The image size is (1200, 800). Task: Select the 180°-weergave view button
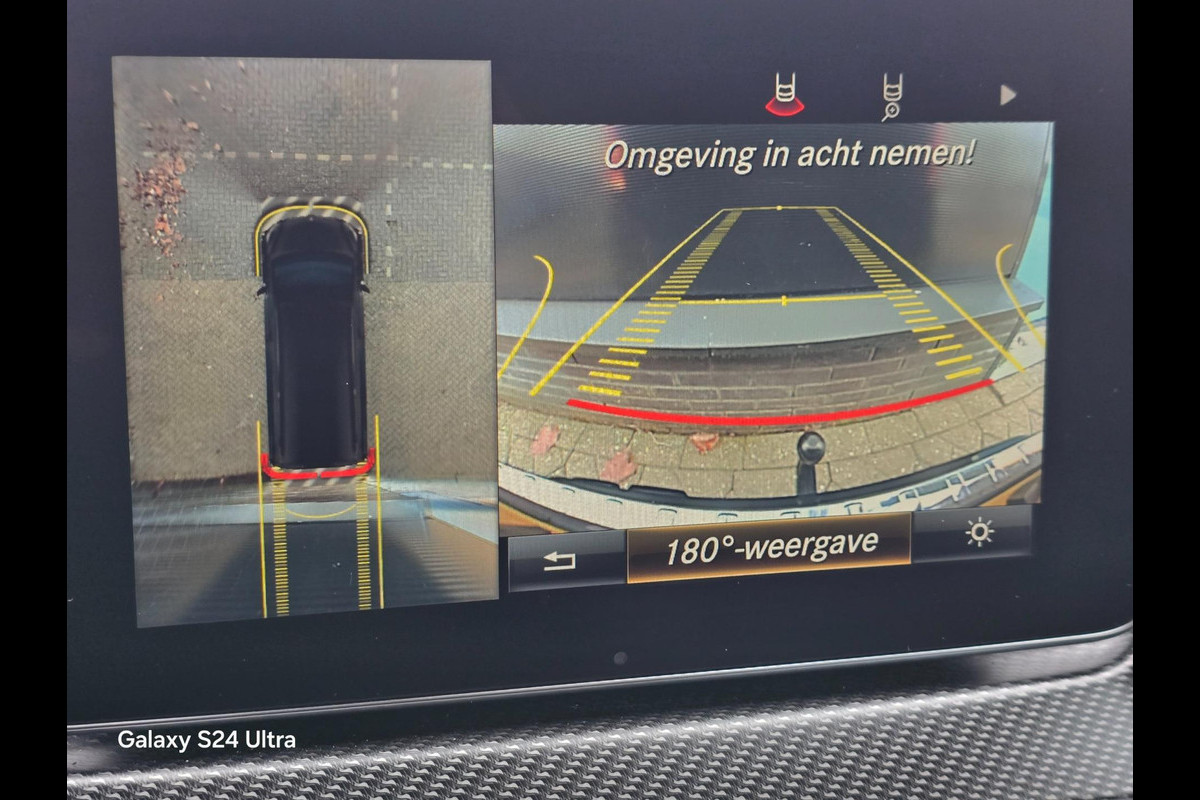pos(768,547)
